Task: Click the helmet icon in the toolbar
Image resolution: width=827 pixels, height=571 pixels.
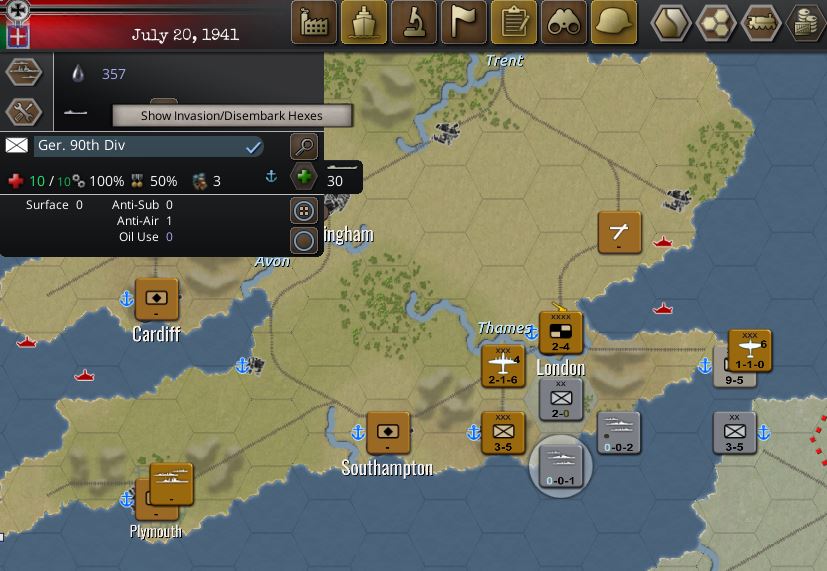Action: click(614, 22)
